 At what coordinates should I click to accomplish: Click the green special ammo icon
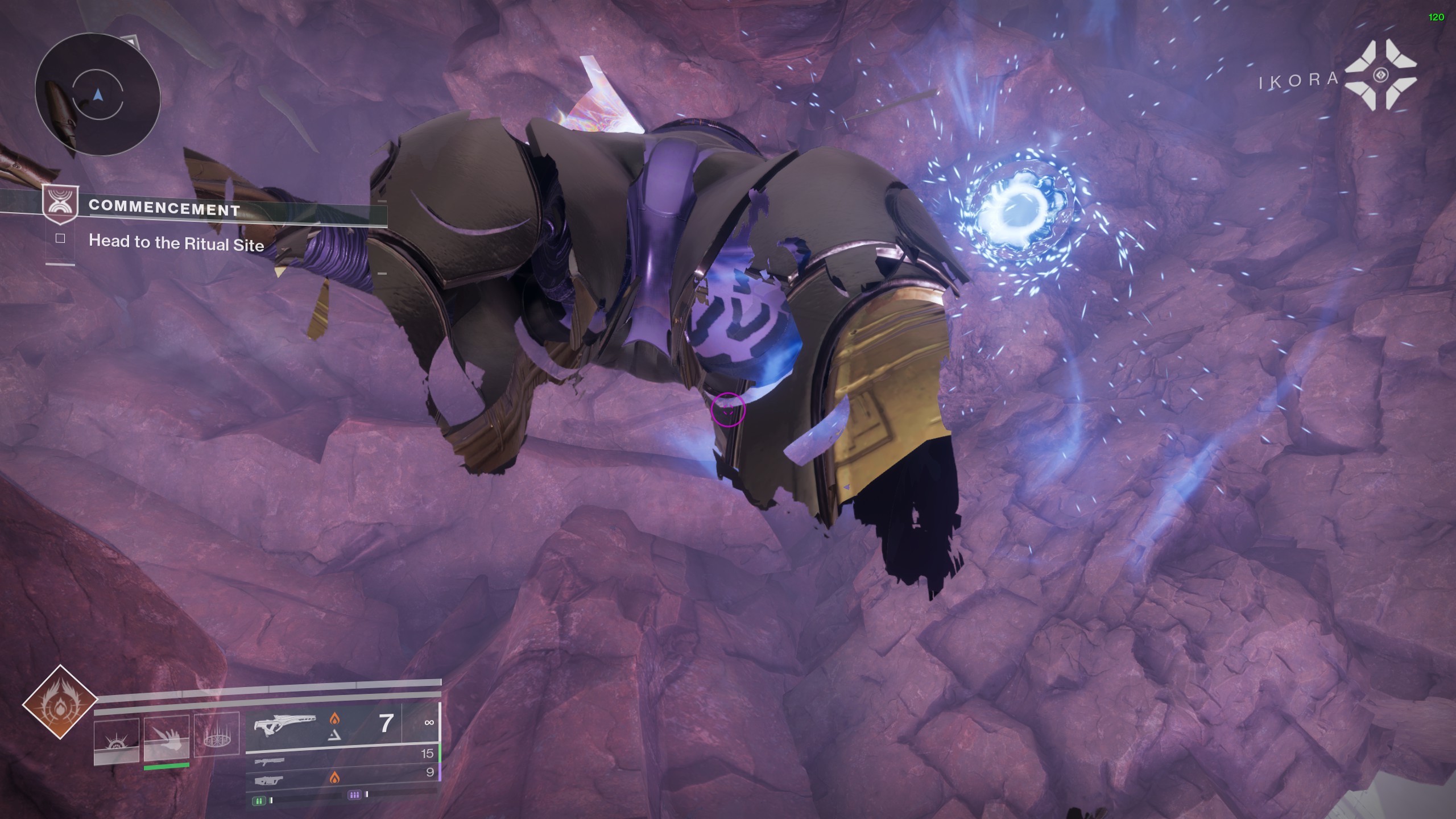(x=259, y=801)
